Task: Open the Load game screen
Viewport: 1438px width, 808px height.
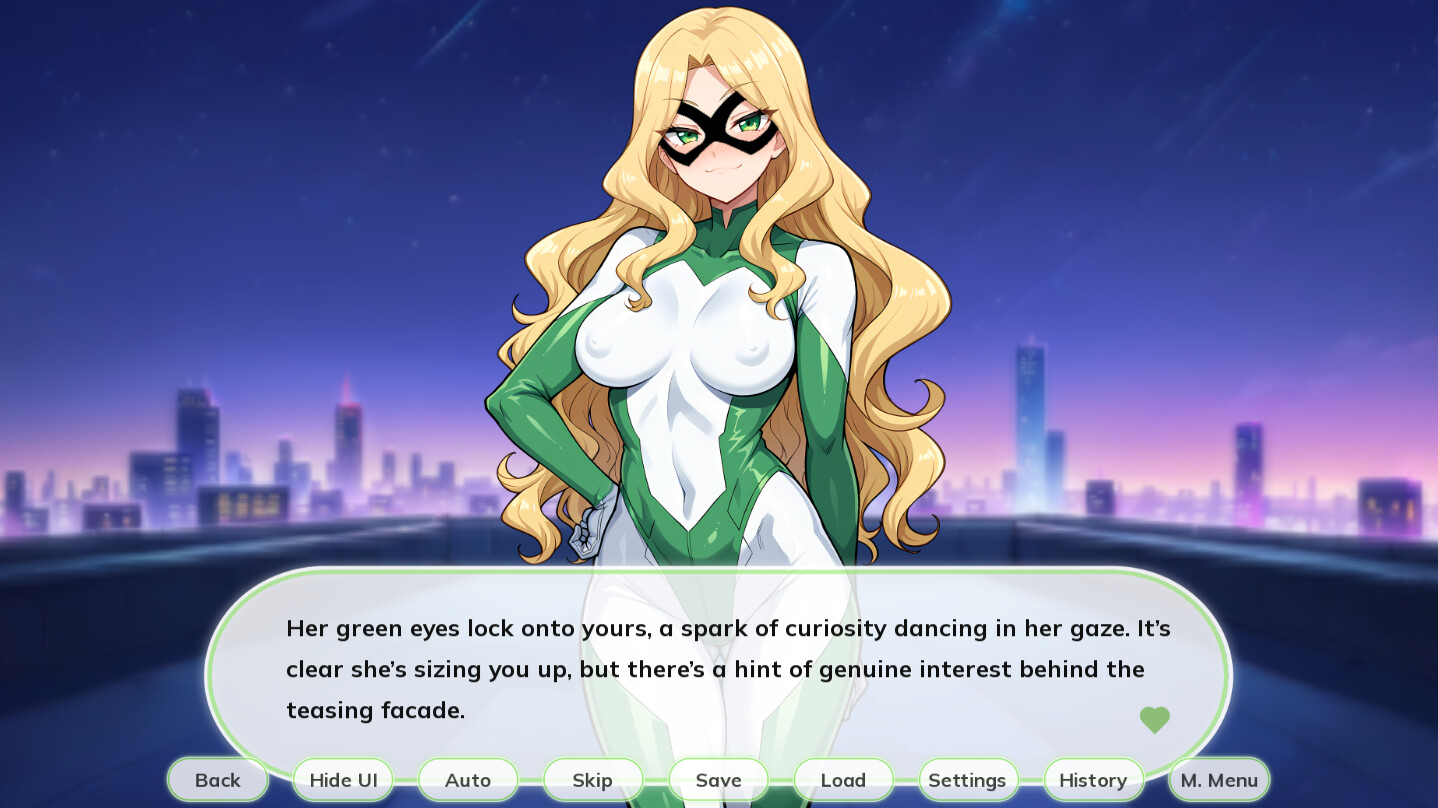Action: tap(843, 780)
